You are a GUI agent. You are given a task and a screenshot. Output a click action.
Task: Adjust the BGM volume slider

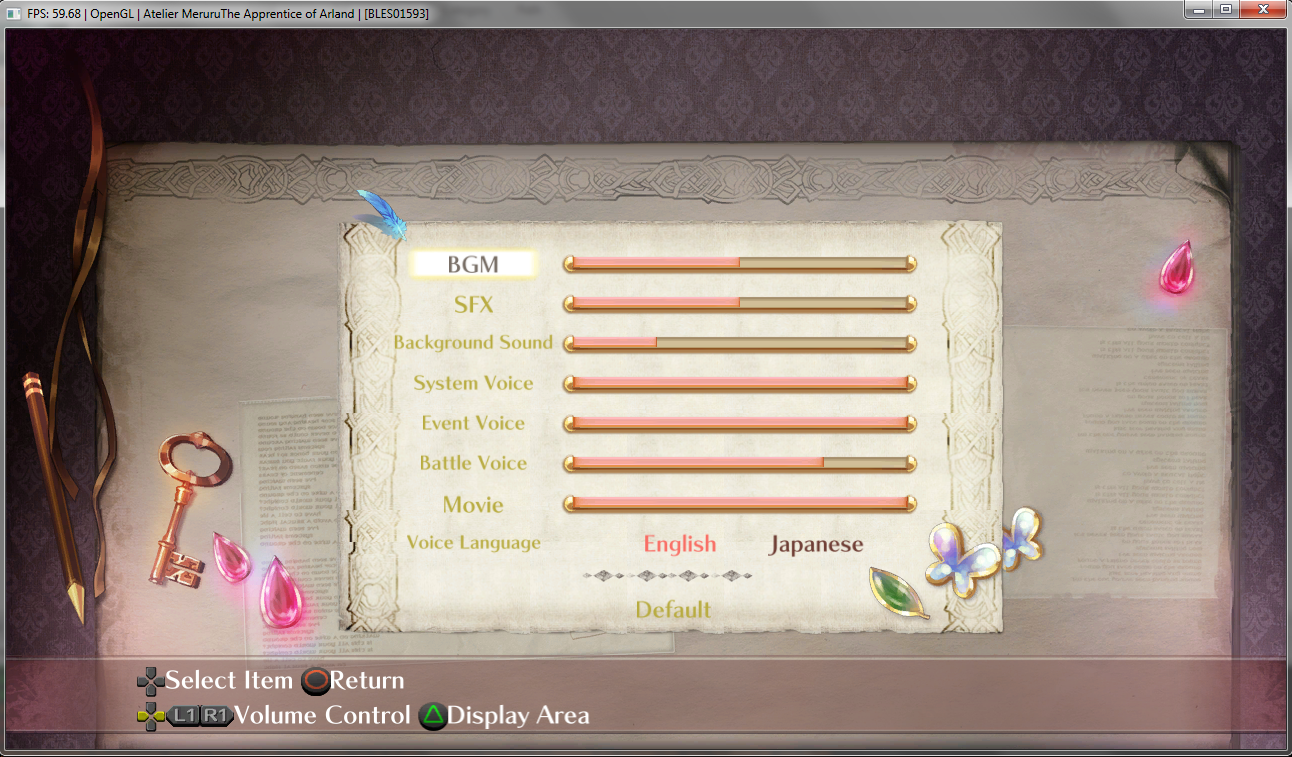point(739,264)
